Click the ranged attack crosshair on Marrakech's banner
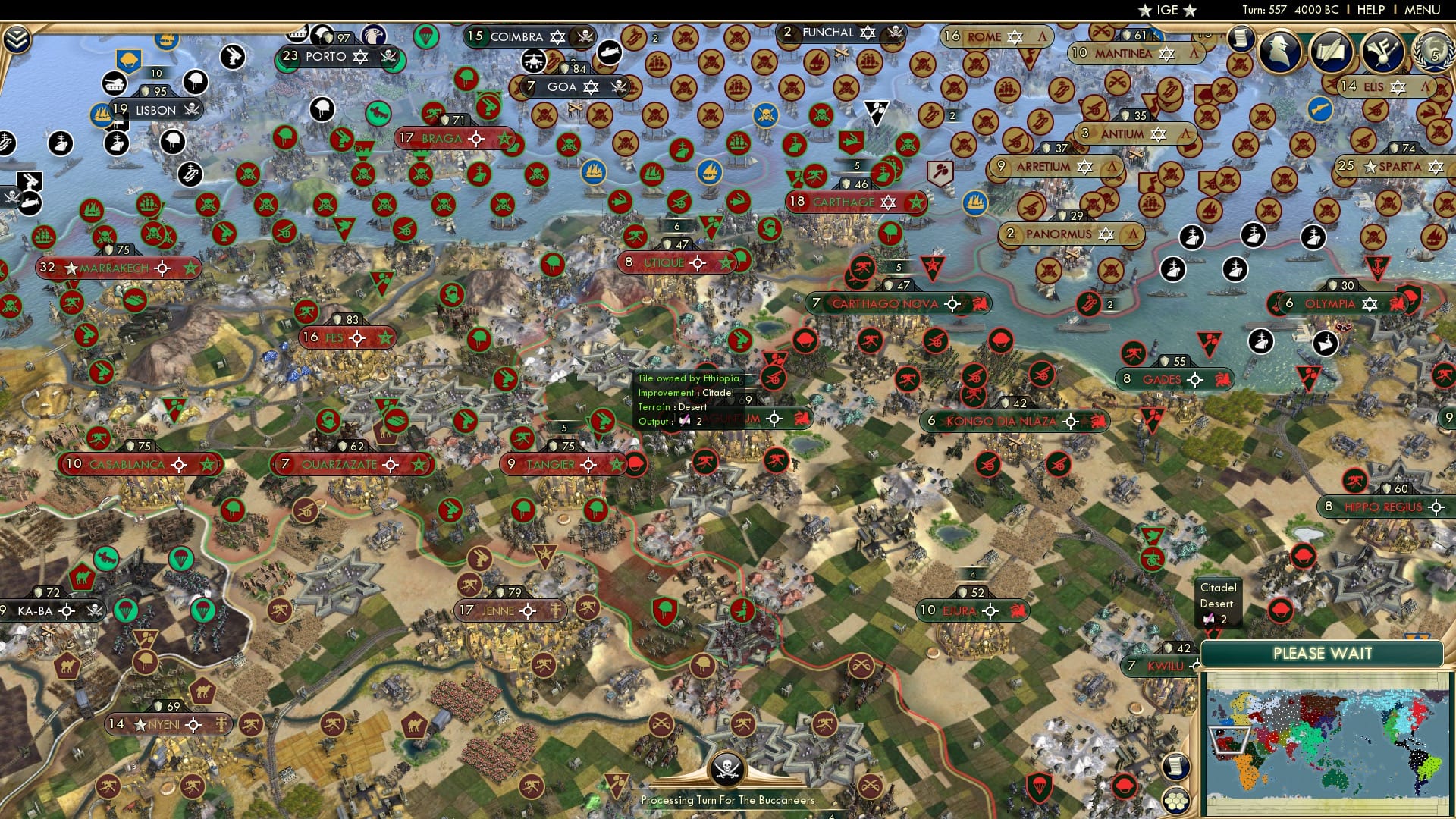Image resolution: width=1456 pixels, height=819 pixels. click(x=161, y=267)
